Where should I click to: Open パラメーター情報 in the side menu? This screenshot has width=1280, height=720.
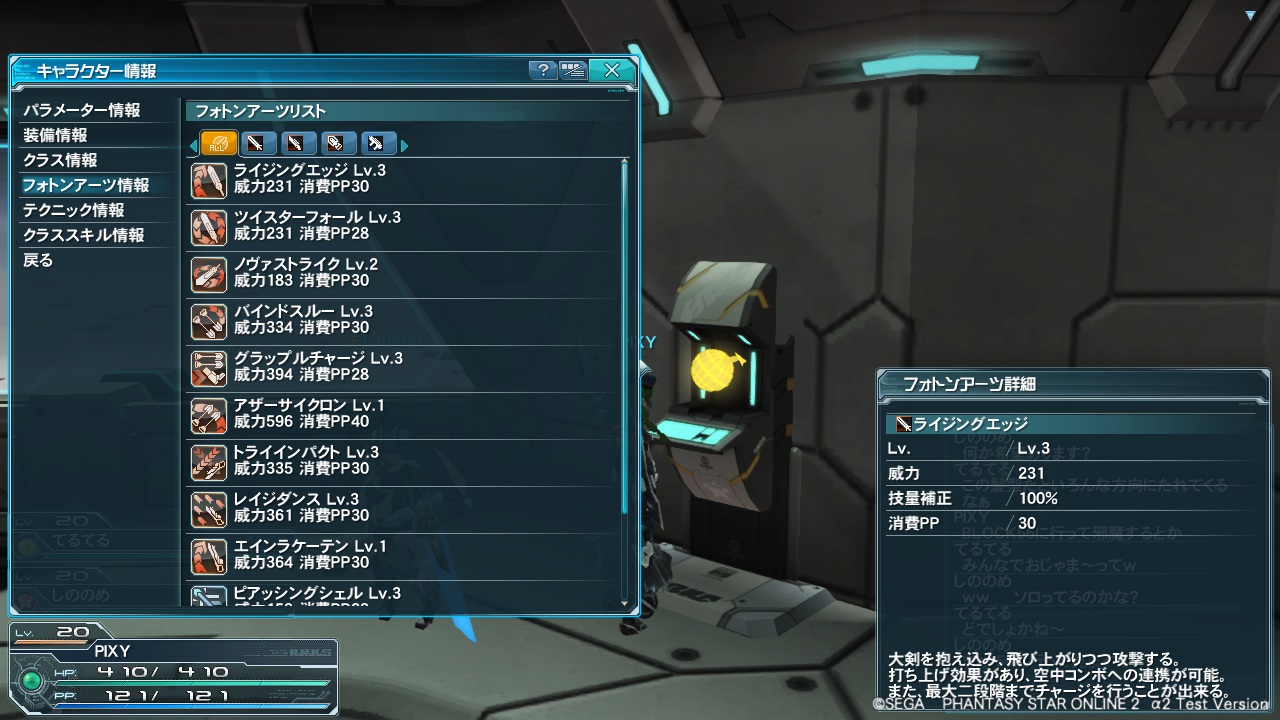[82, 110]
